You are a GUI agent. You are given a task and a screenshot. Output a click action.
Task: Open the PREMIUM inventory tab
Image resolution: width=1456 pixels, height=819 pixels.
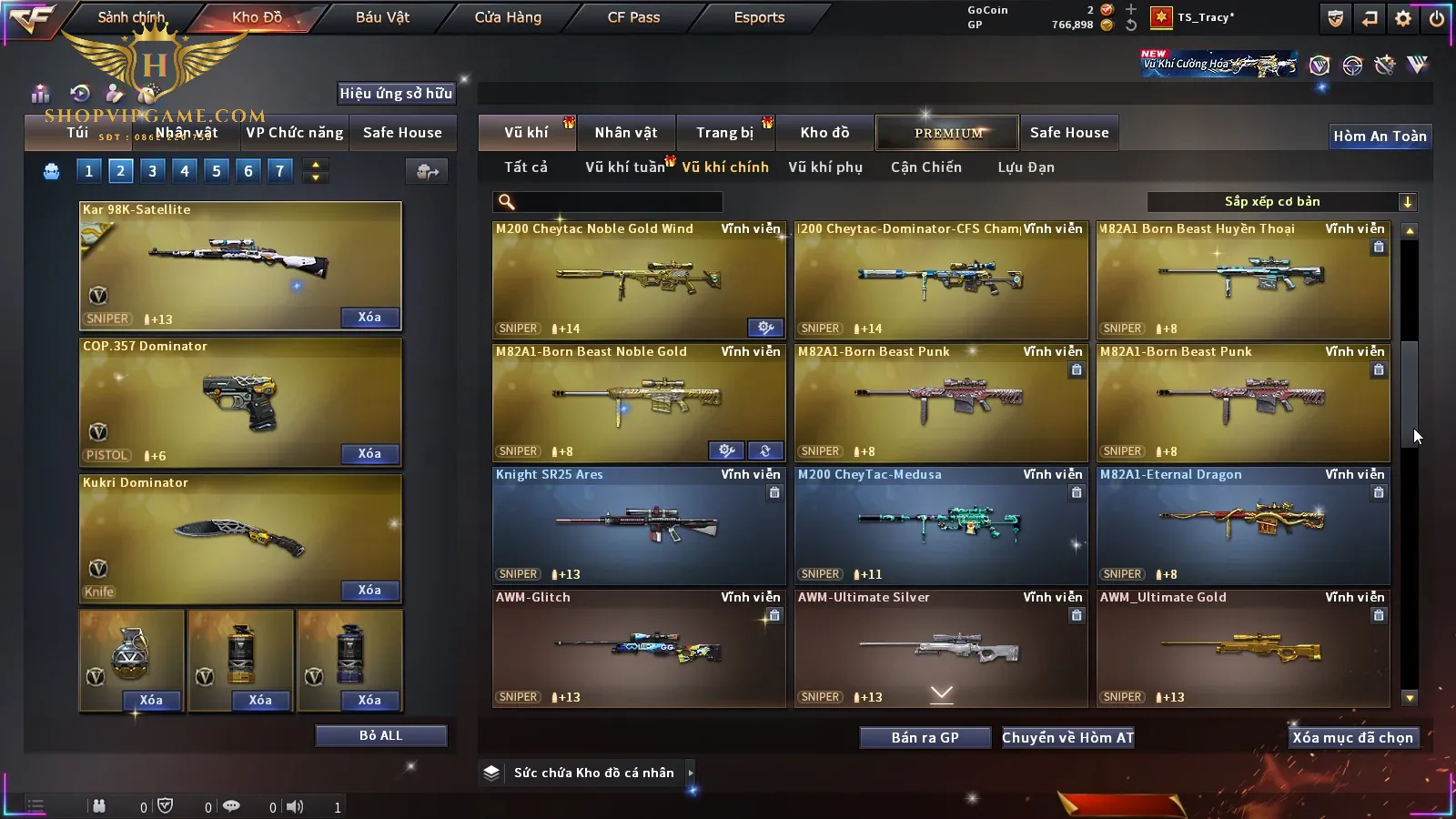pyautogui.click(x=948, y=133)
